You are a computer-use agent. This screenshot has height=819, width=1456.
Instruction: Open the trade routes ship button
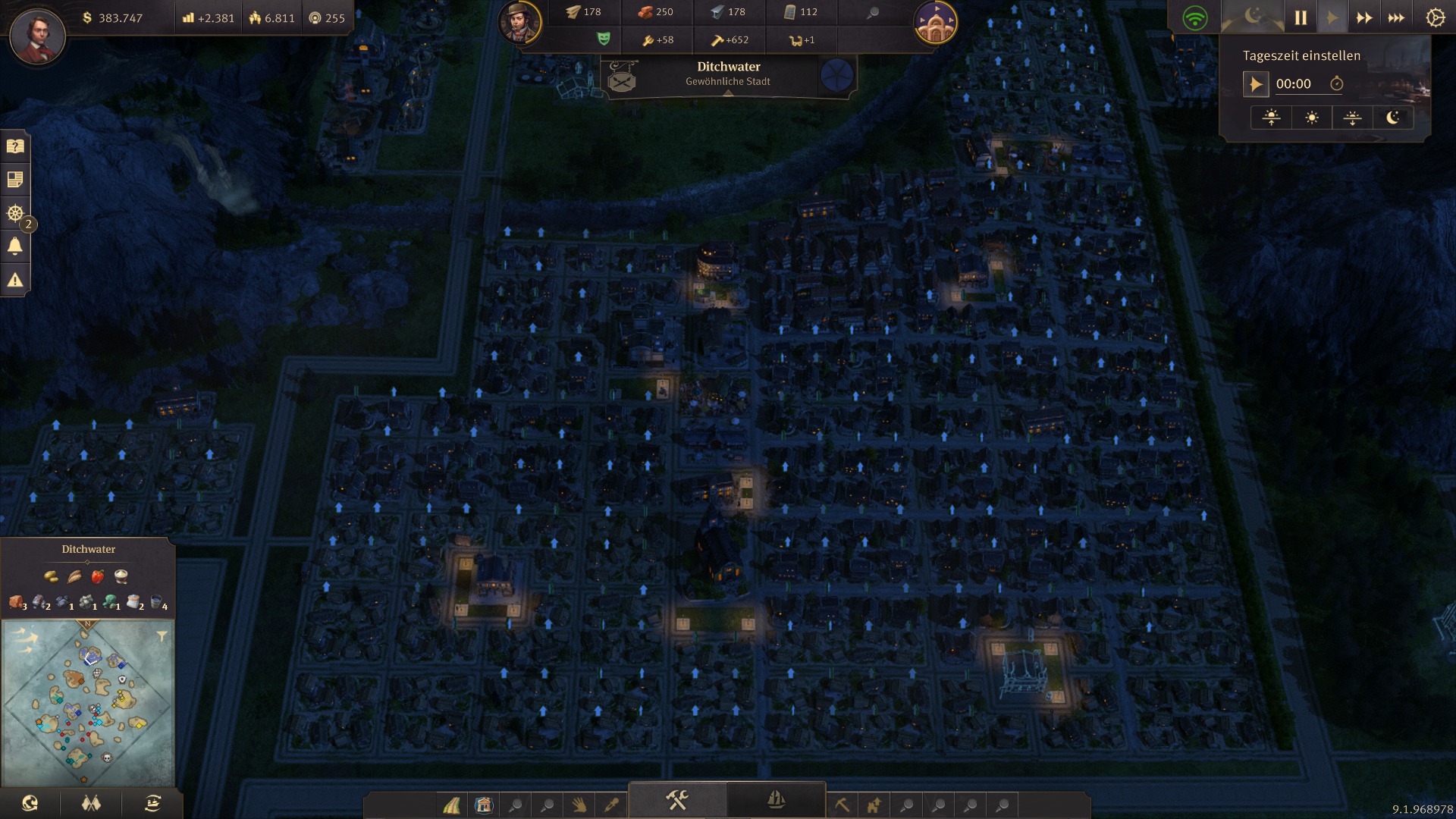pos(152,803)
